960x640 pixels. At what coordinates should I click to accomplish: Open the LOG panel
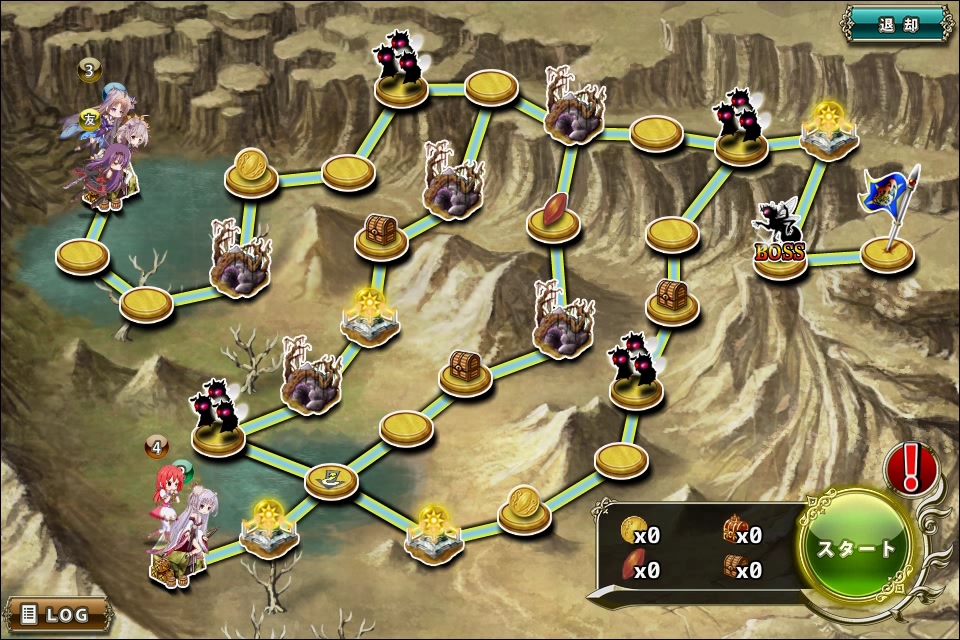pyautogui.click(x=57, y=613)
